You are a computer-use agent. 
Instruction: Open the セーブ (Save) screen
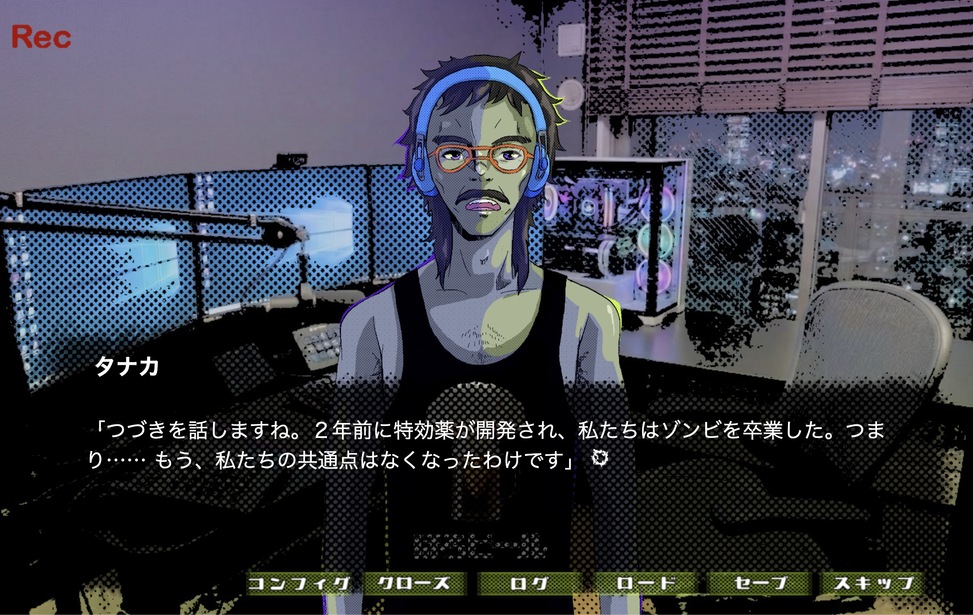pyautogui.click(x=759, y=583)
